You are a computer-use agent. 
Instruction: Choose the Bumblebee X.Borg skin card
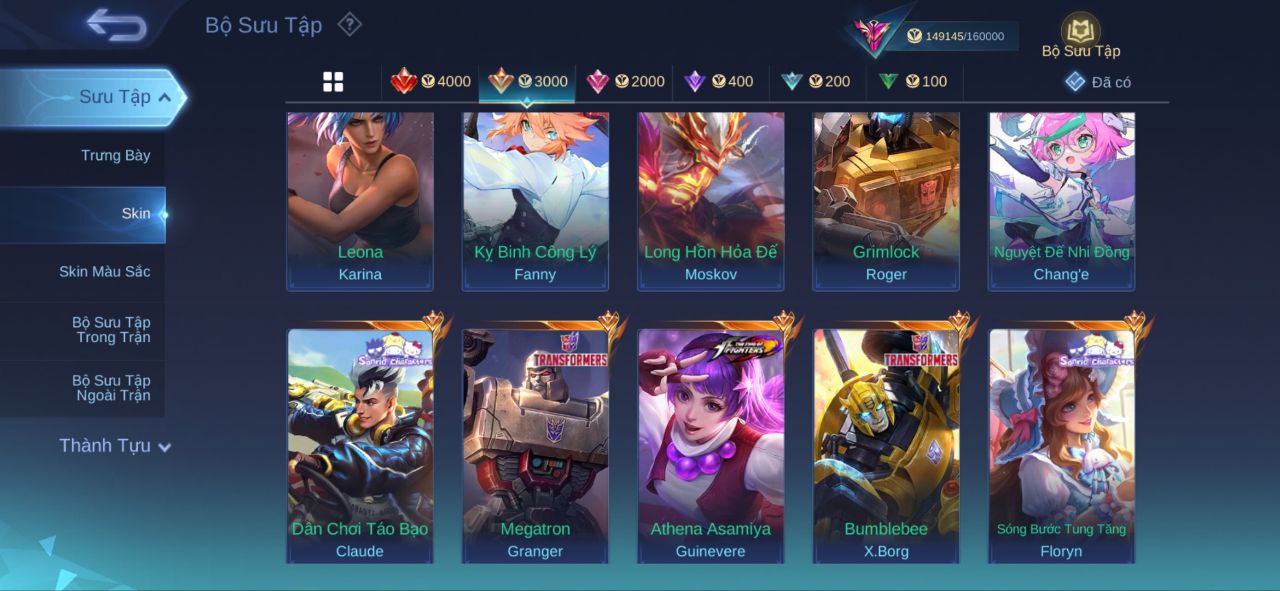click(x=886, y=445)
